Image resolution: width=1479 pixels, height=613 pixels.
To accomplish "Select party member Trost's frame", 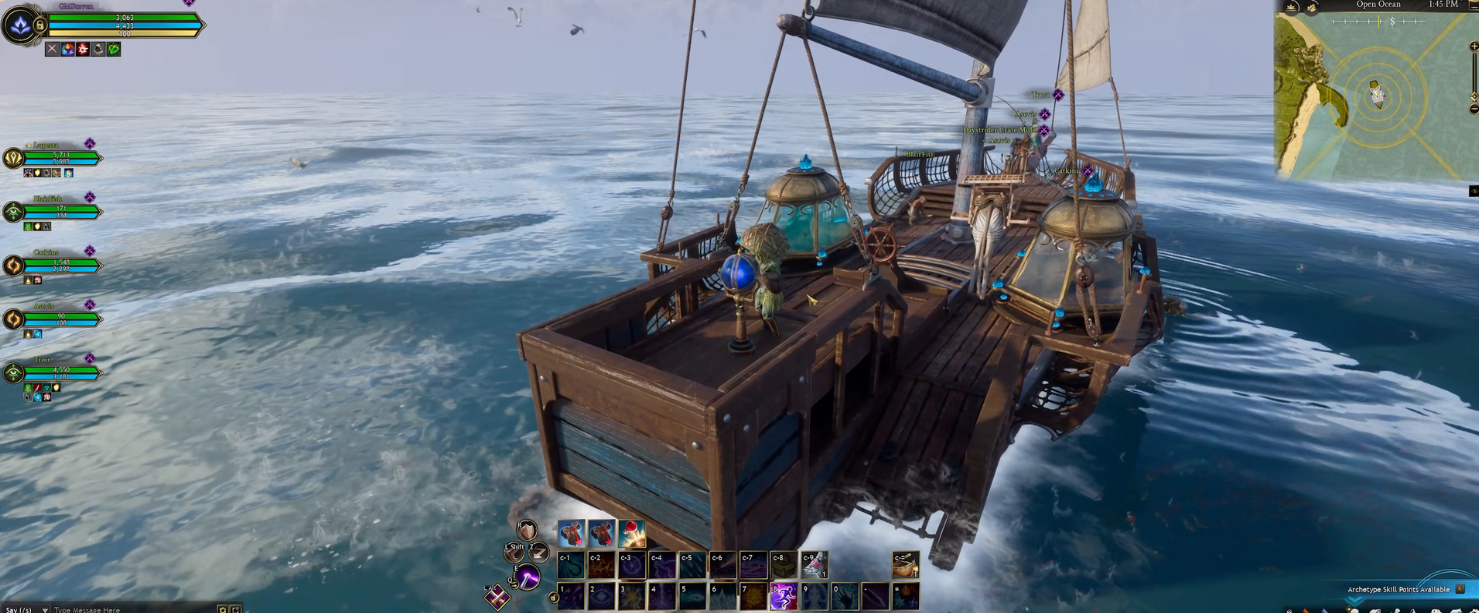I will click(x=55, y=372).
